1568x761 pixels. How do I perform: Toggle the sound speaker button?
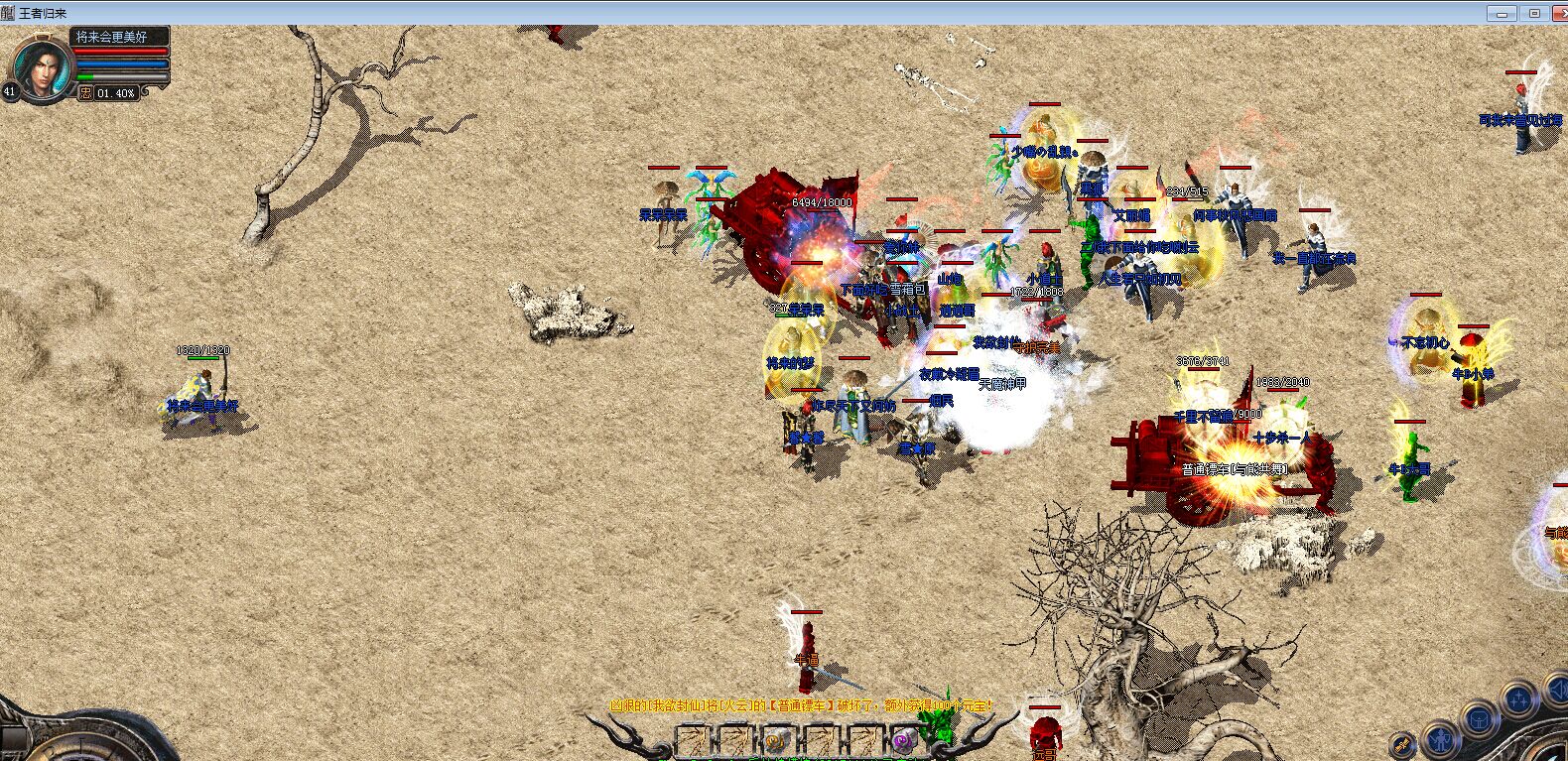(1559, 689)
